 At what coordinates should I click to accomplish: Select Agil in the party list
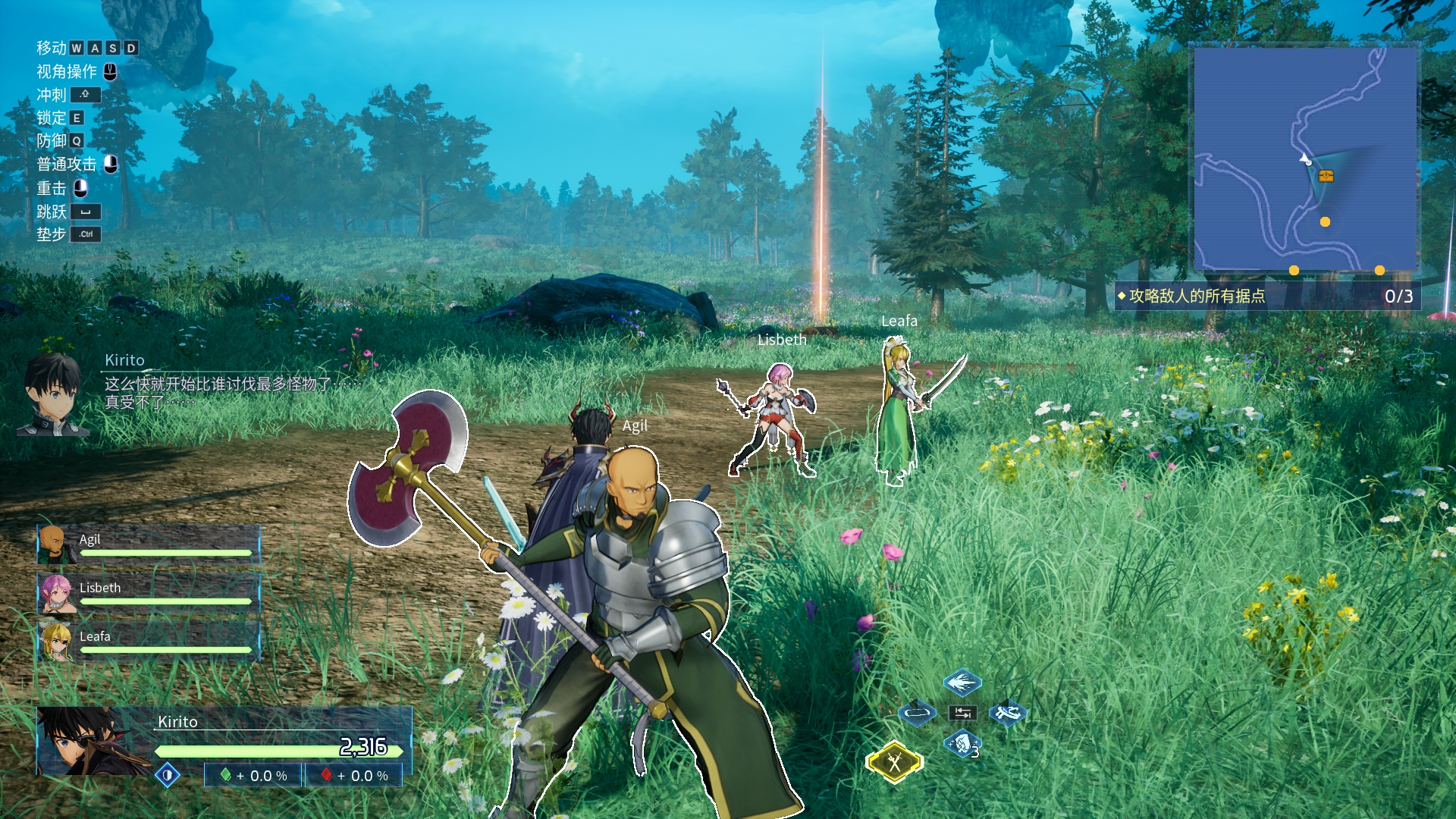click(149, 544)
